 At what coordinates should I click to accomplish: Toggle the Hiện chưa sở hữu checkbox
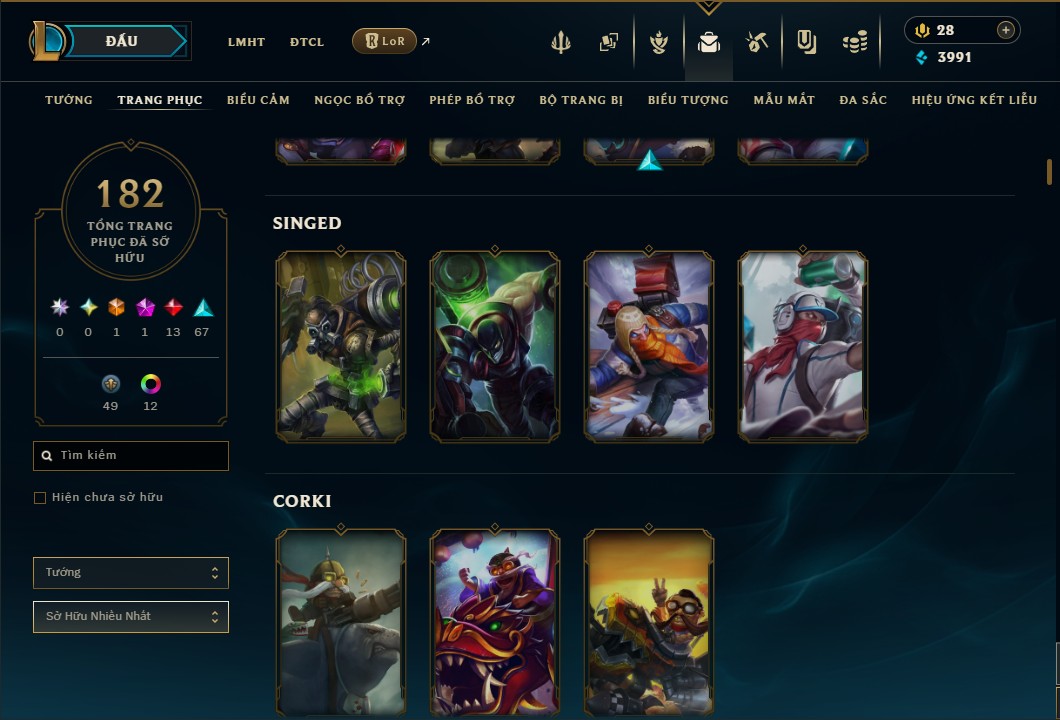pyautogui.click(x=40, y=498)
